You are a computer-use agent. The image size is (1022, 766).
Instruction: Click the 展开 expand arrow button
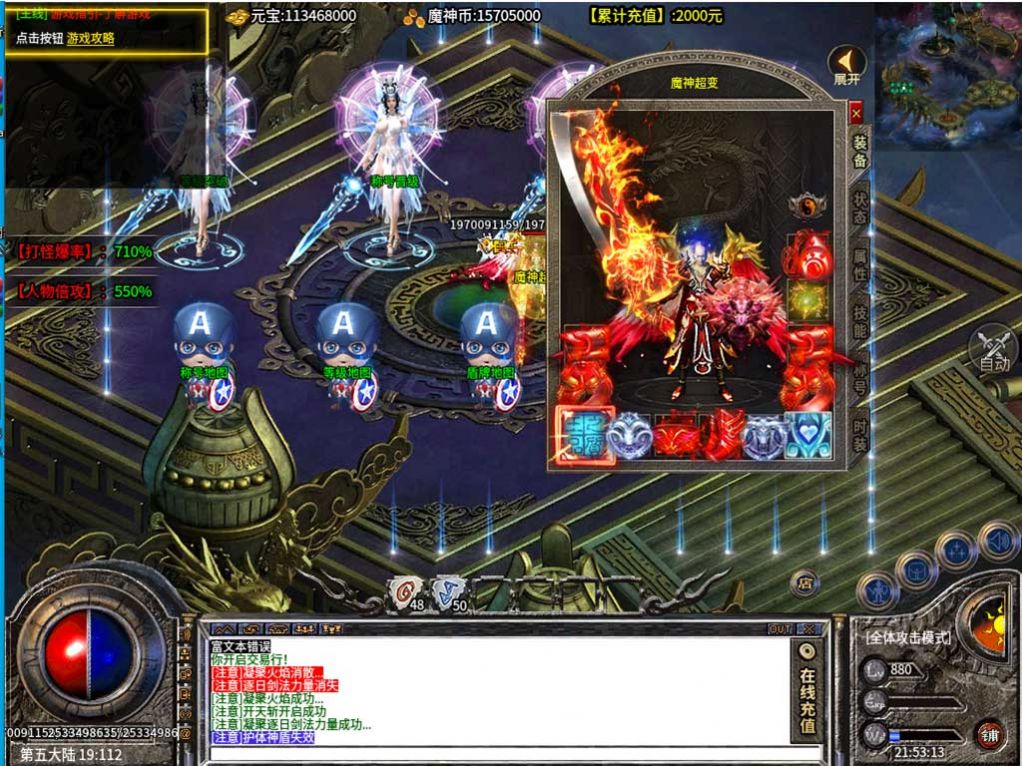click(847, 66)
